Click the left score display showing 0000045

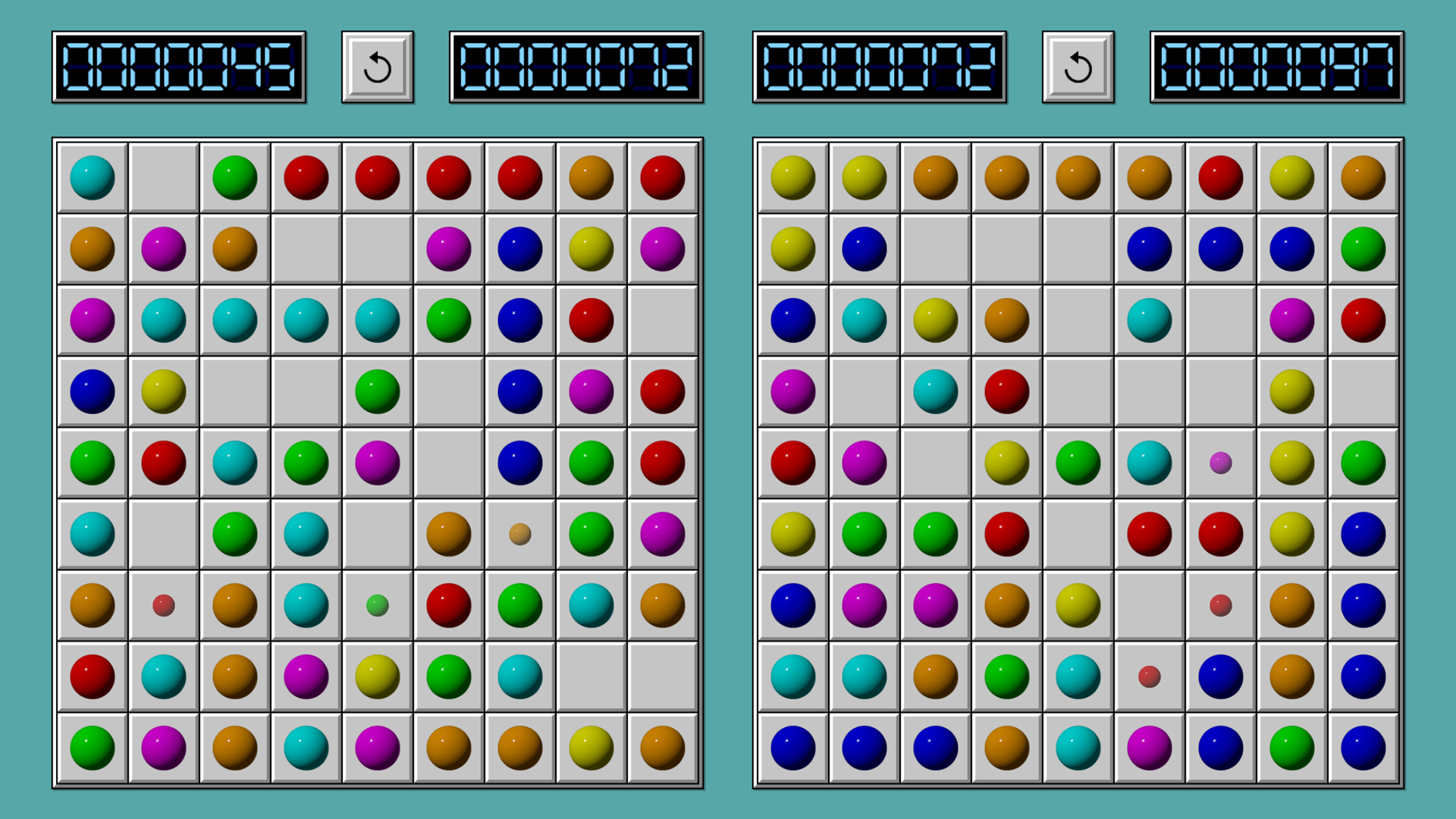(x=180, y=67)
